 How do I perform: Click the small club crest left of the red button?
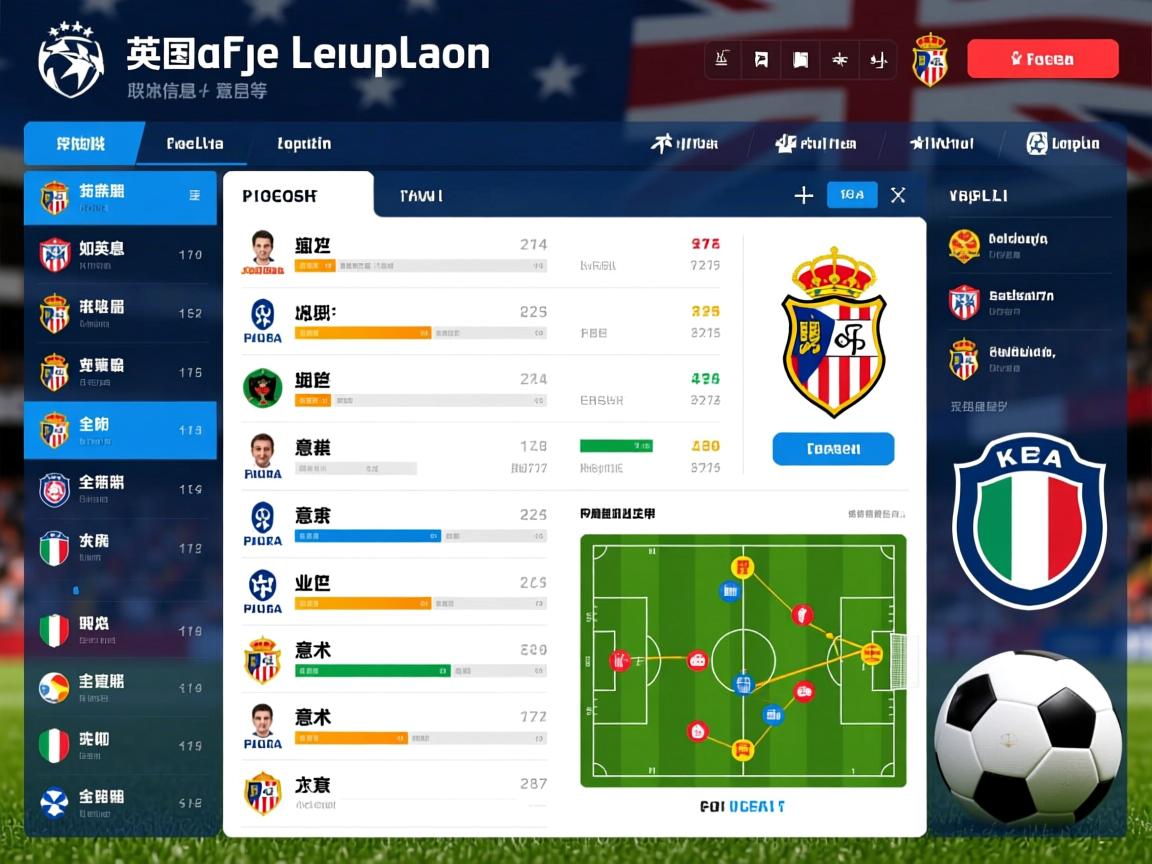(x=929, y=59)
